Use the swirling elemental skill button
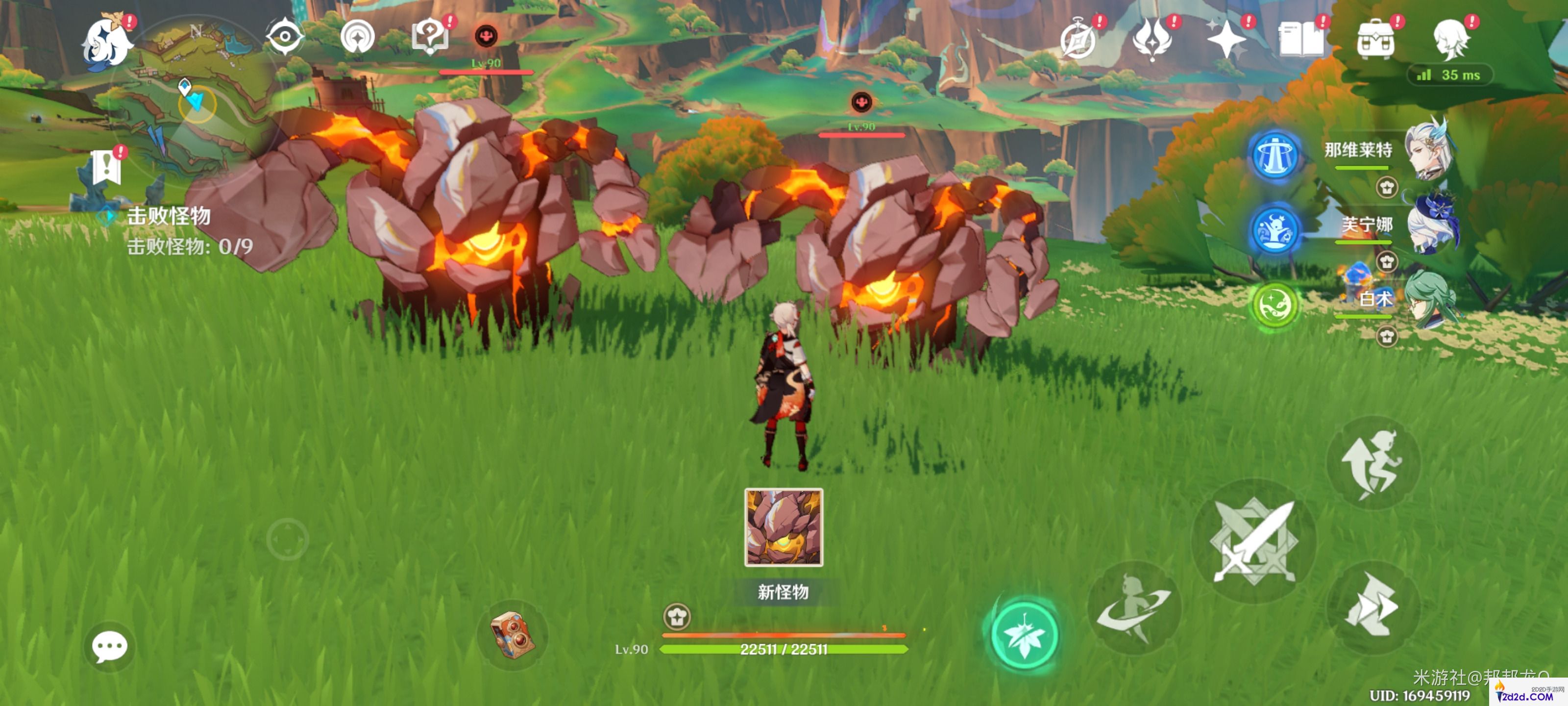1568x706 pixels. pos(1133,607)
